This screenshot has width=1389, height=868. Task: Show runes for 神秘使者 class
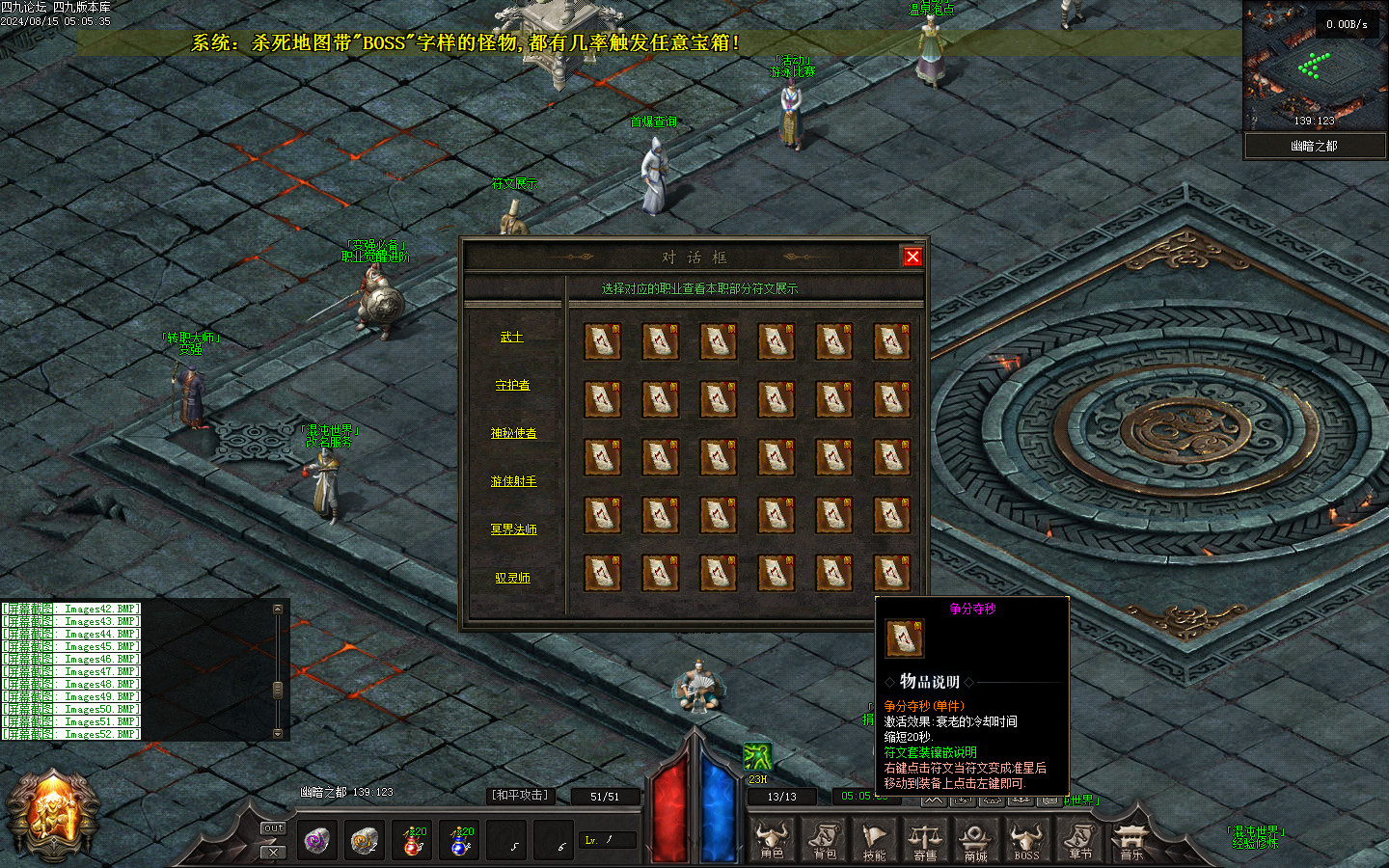[x=513, y=434]
